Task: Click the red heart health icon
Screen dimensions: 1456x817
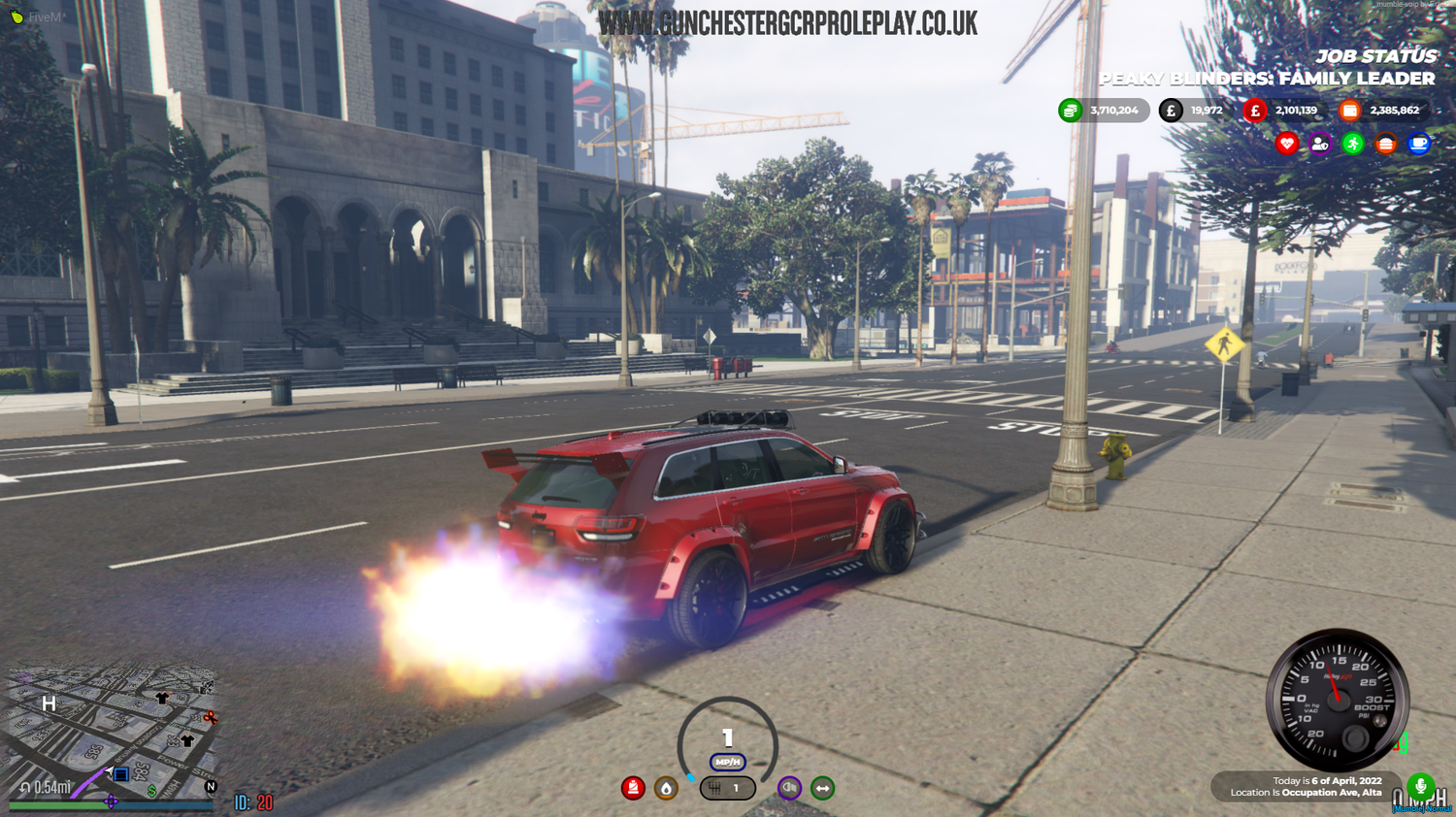Action: (1286, 143)
